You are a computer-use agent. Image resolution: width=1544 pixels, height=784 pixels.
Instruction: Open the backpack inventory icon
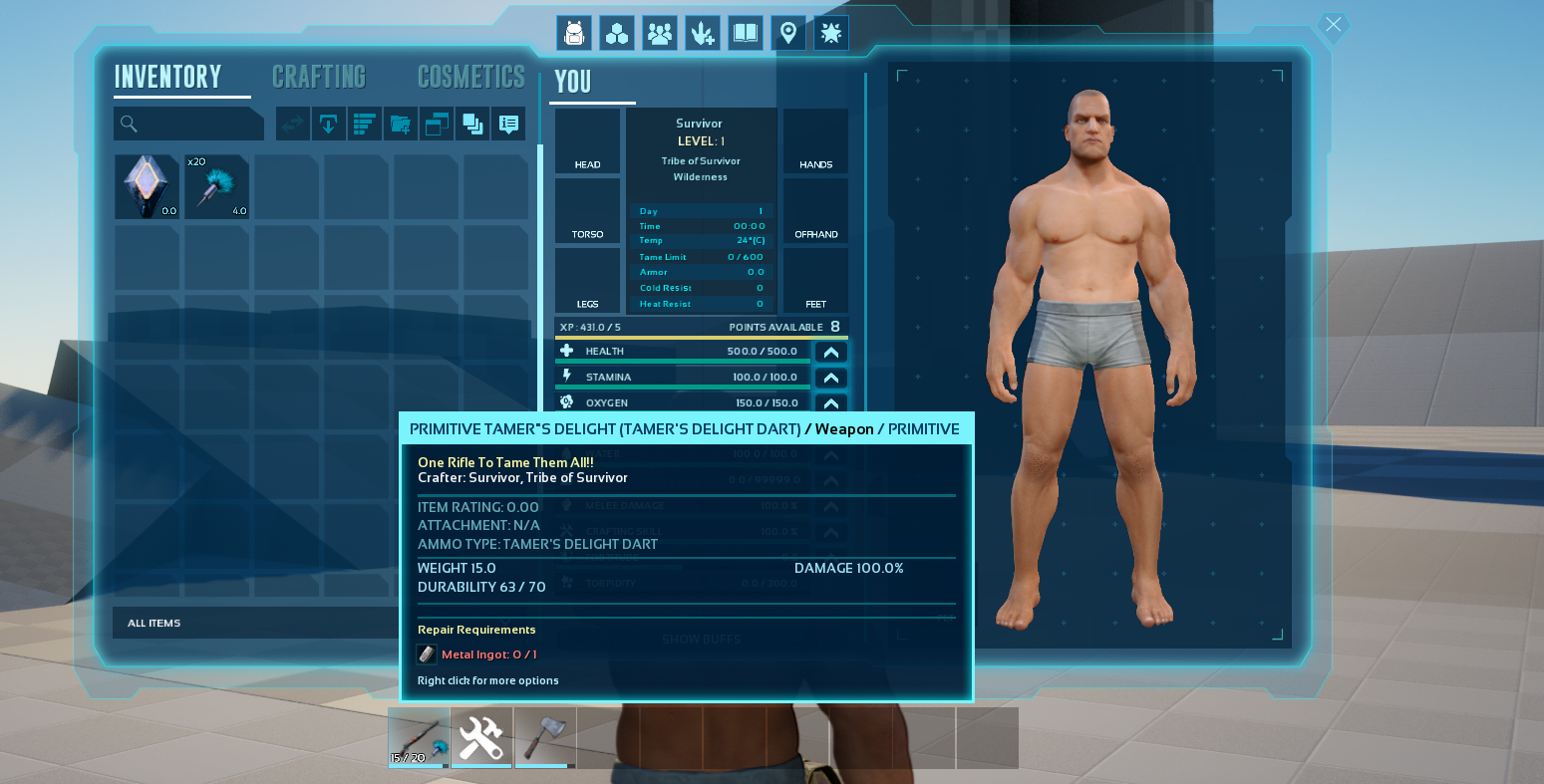tap(573, 34)
